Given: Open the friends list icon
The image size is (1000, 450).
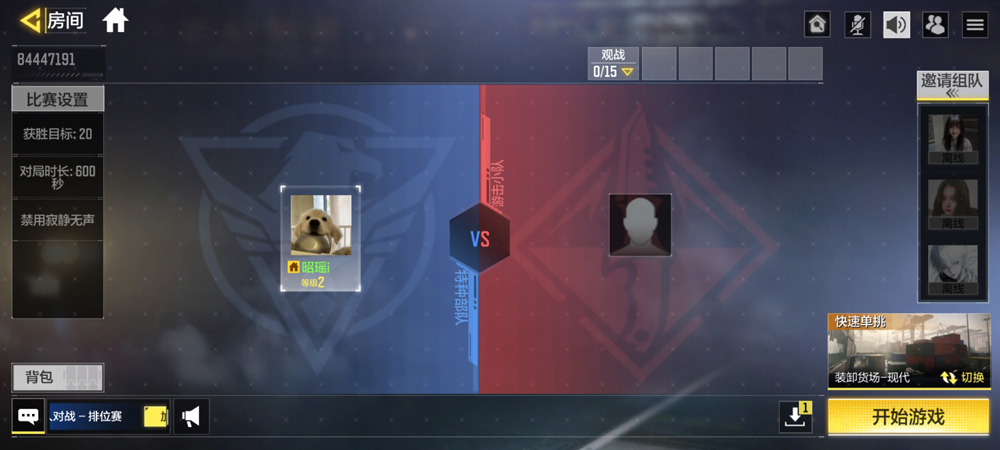Looking at the screenshot, I should 935,25.
